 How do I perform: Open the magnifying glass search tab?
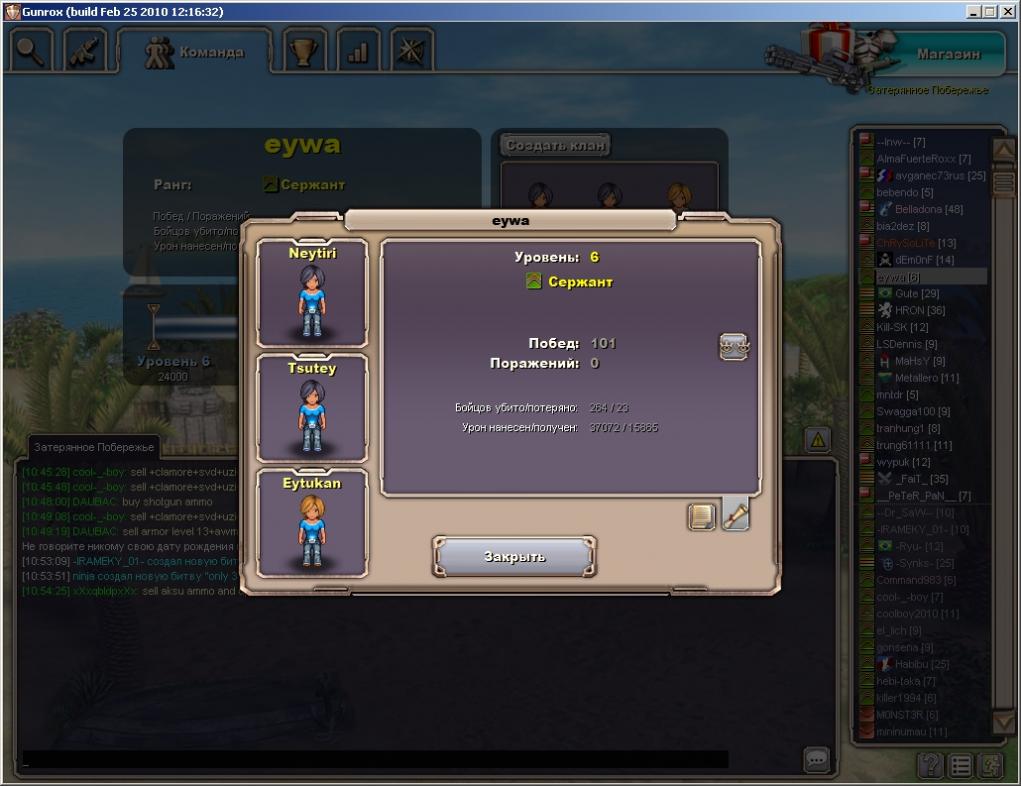coord(33,50)
